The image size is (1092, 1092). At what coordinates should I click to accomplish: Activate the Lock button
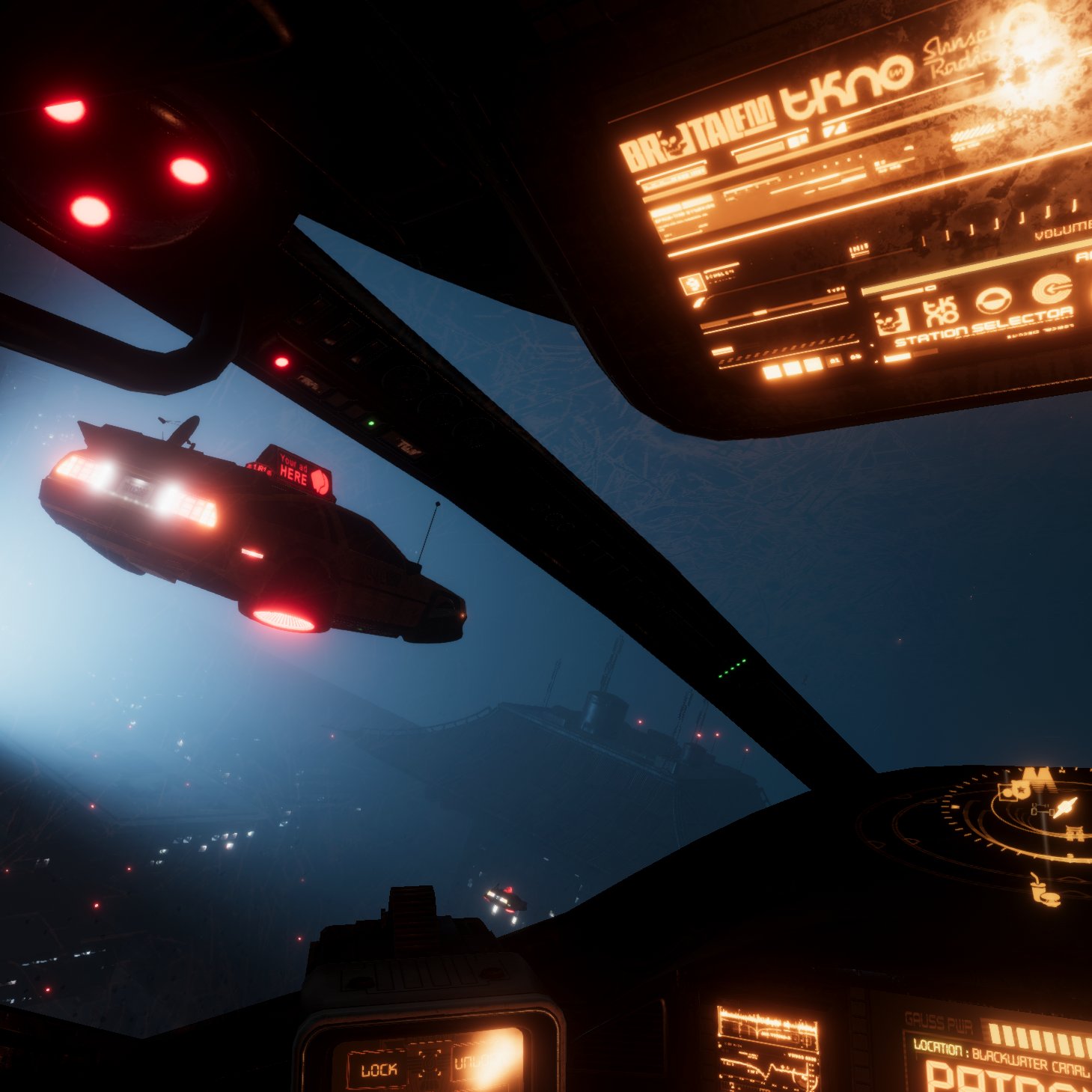(x=379, y=1070)
